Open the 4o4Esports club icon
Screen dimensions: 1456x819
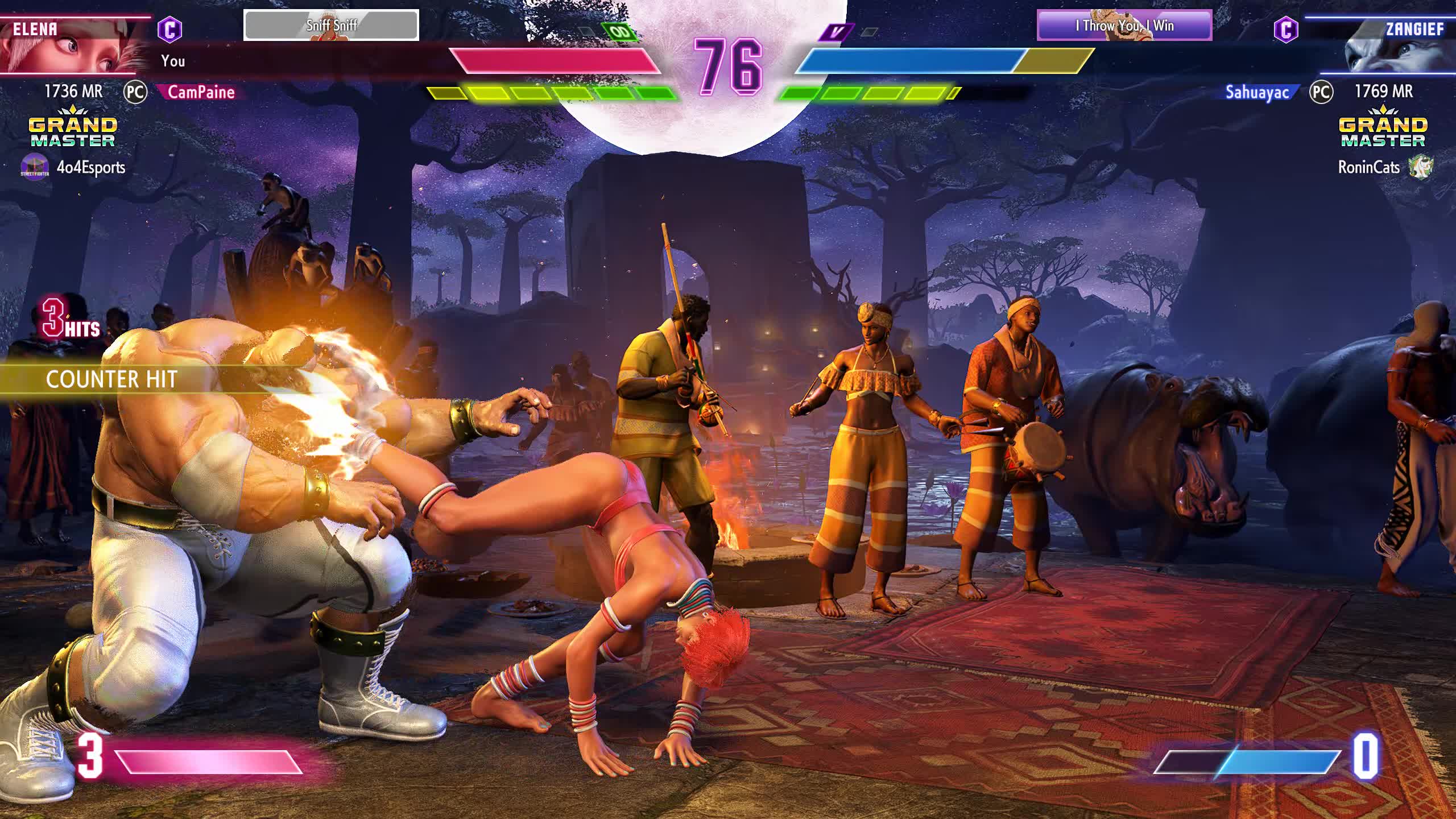[35, 167]
